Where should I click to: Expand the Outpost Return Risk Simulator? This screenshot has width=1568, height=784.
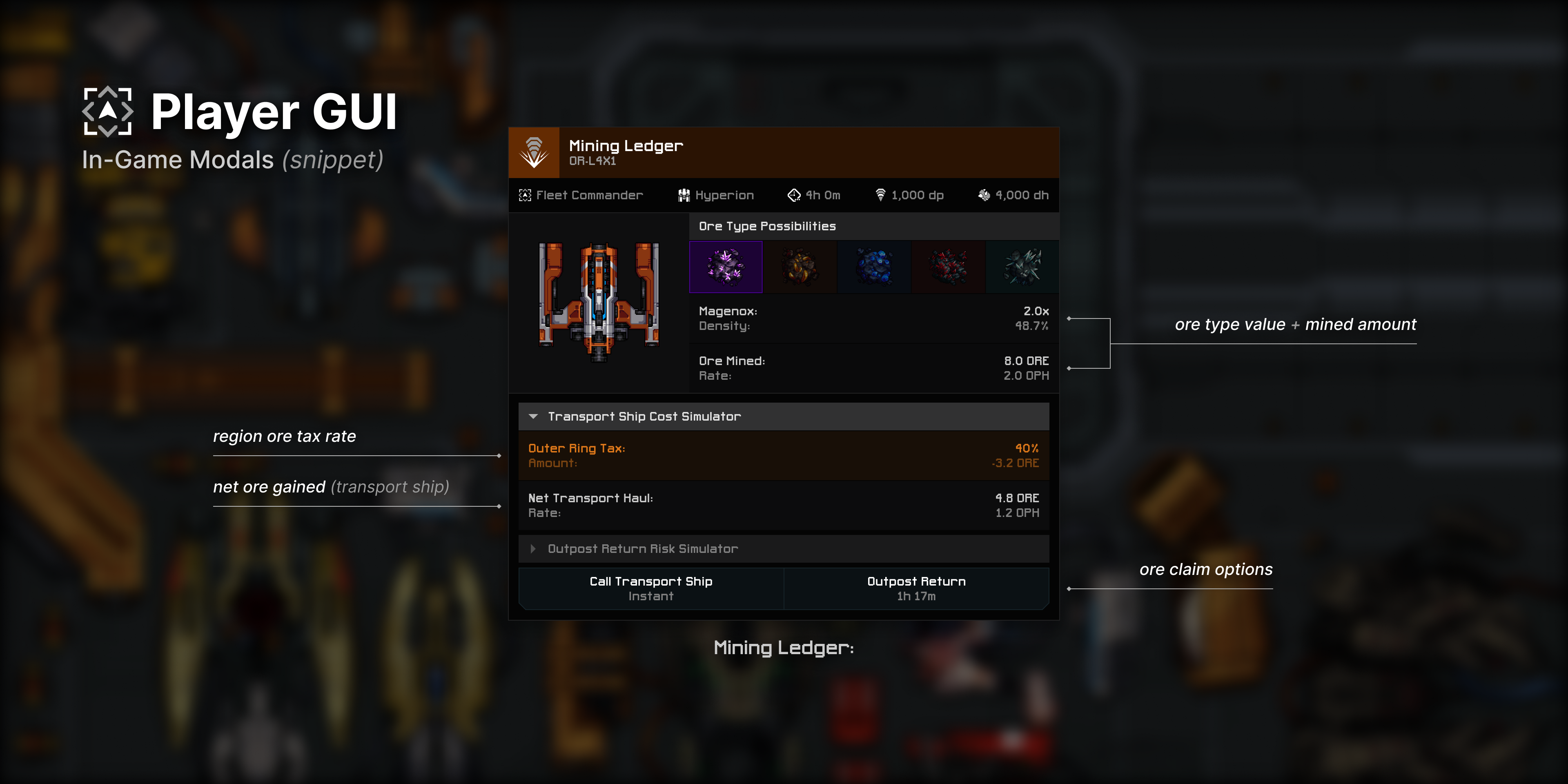point(642,548)
